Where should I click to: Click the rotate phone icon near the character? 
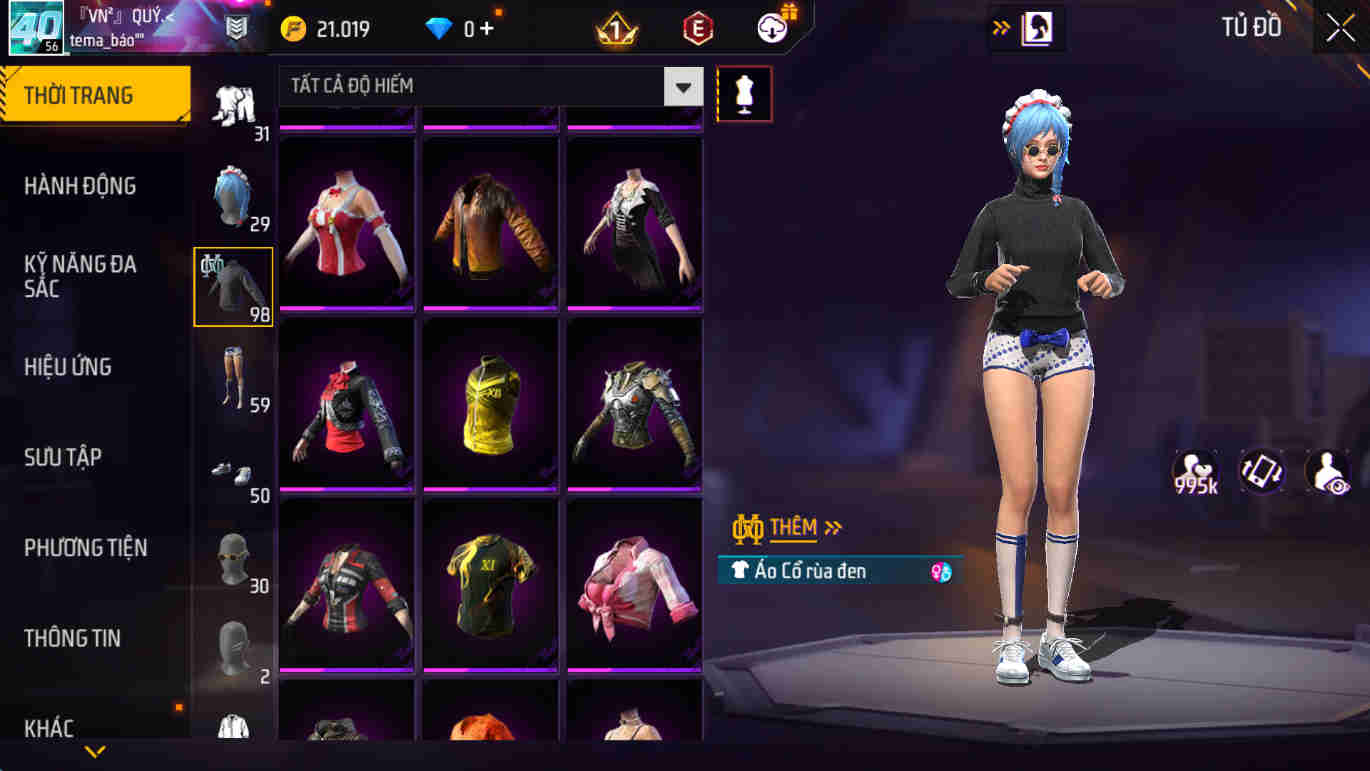1261,470
